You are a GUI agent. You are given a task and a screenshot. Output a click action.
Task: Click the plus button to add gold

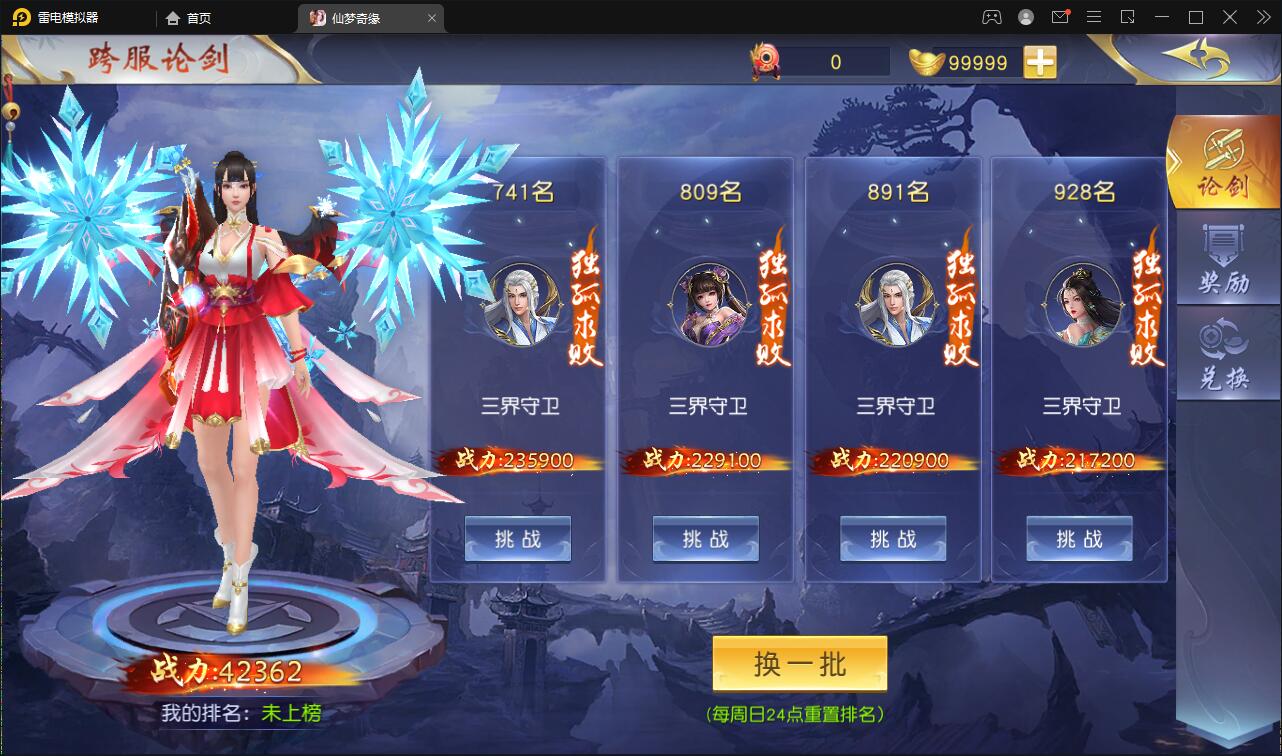coord(1041,61)
